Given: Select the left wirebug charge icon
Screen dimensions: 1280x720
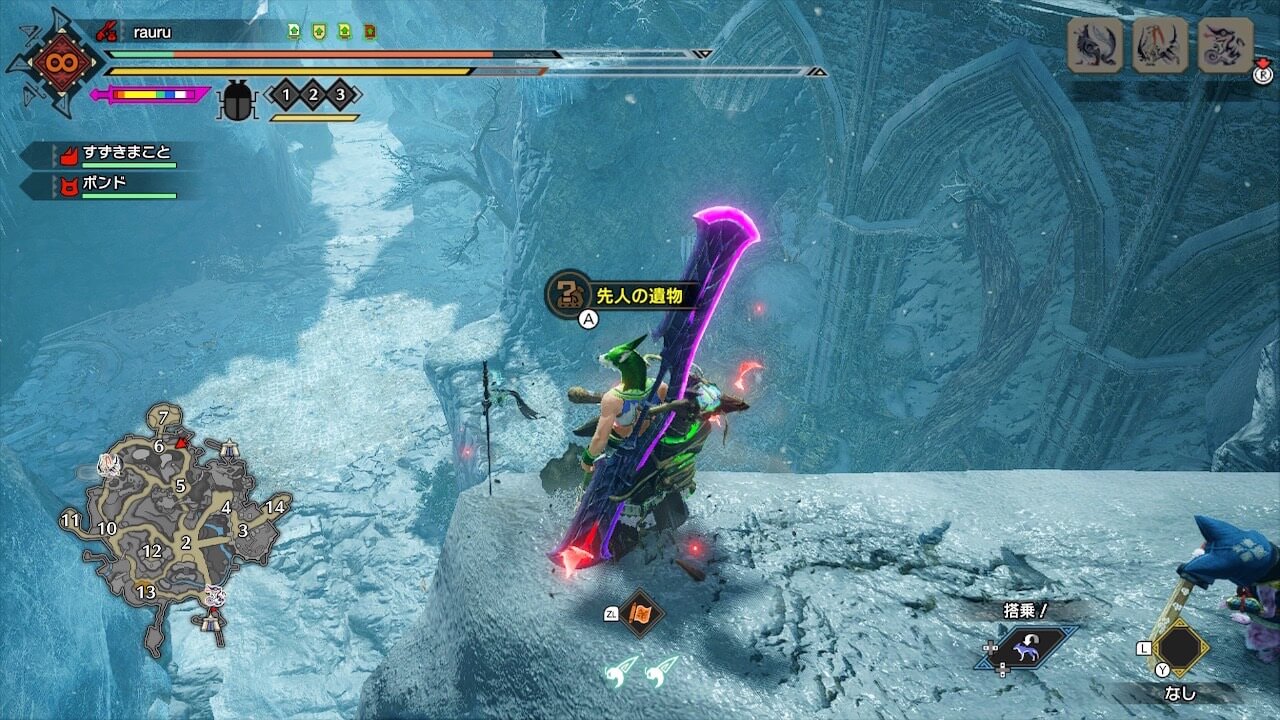Looking at the screenshot, I should click(623, 670).
